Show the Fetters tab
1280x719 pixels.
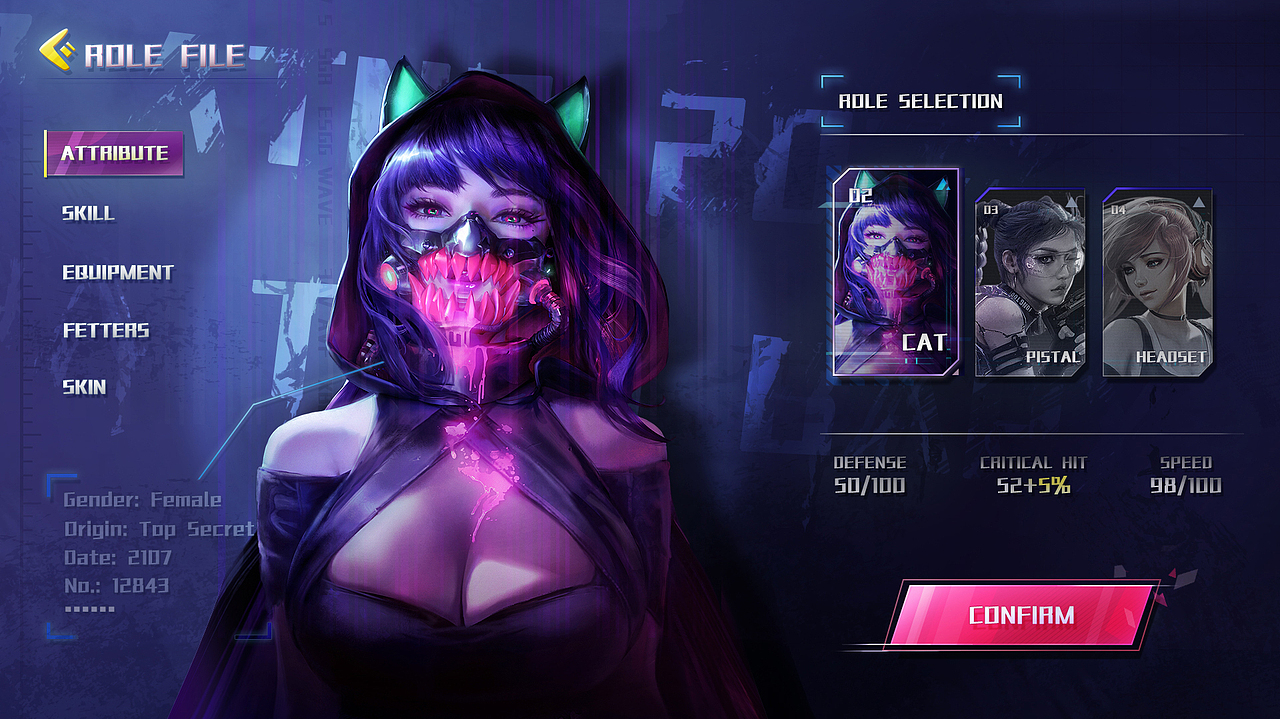106,330
